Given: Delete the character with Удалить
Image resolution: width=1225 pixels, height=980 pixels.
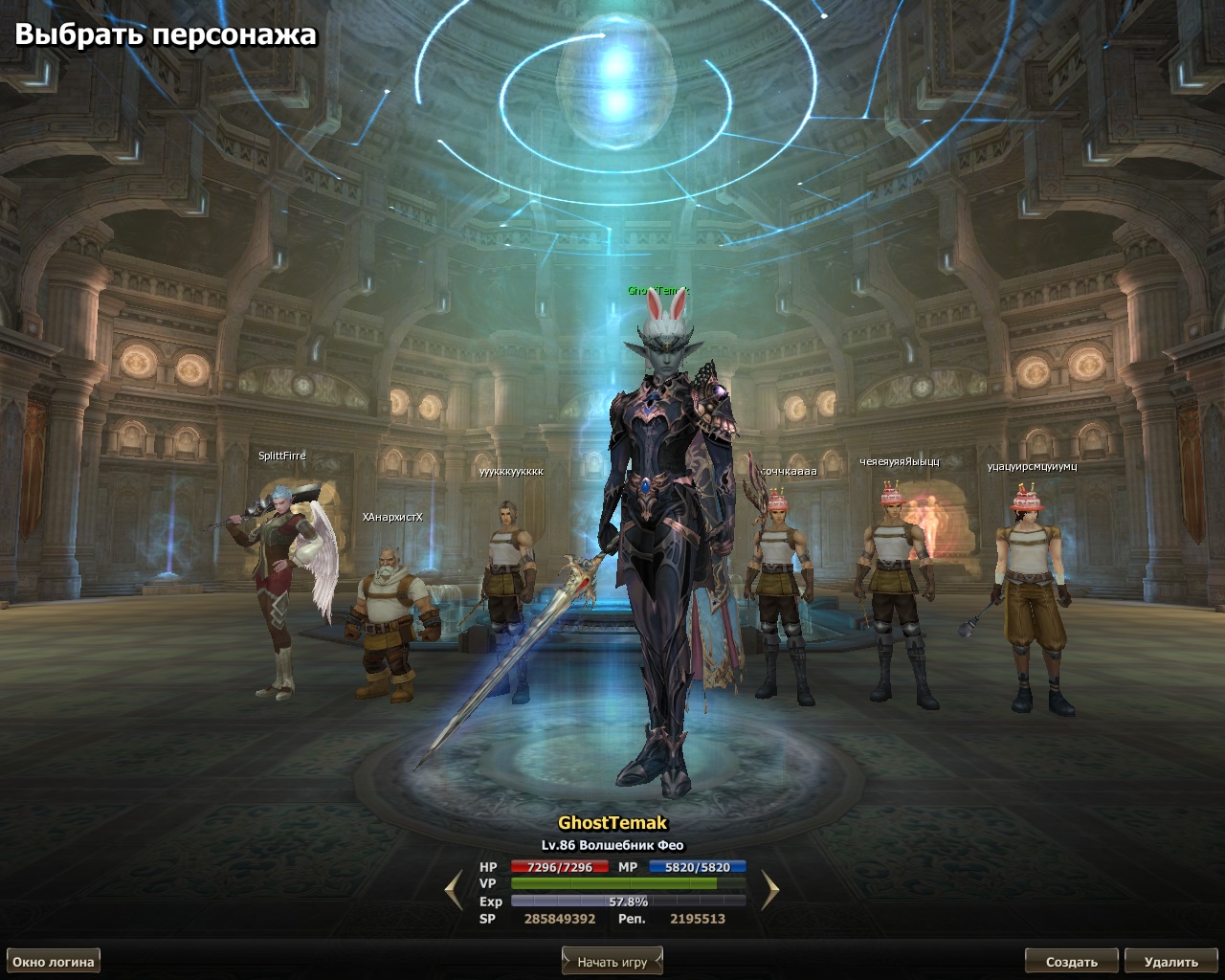Looking at the screenshot, I should pyautogui.click(x=1170, y=962).
